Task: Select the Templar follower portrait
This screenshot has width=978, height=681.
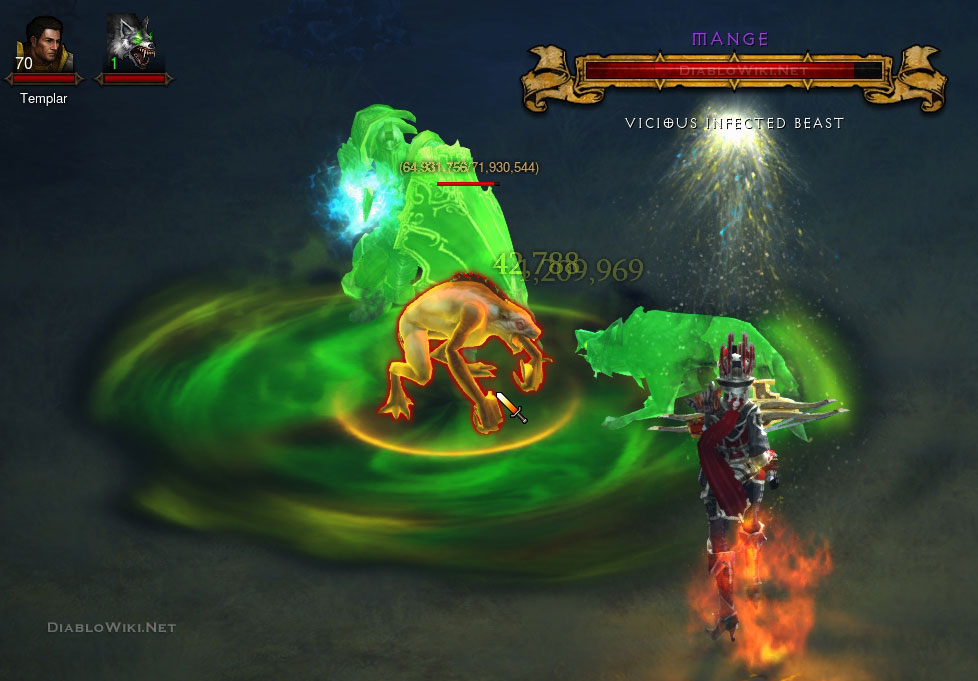Action: coord(43,43)
